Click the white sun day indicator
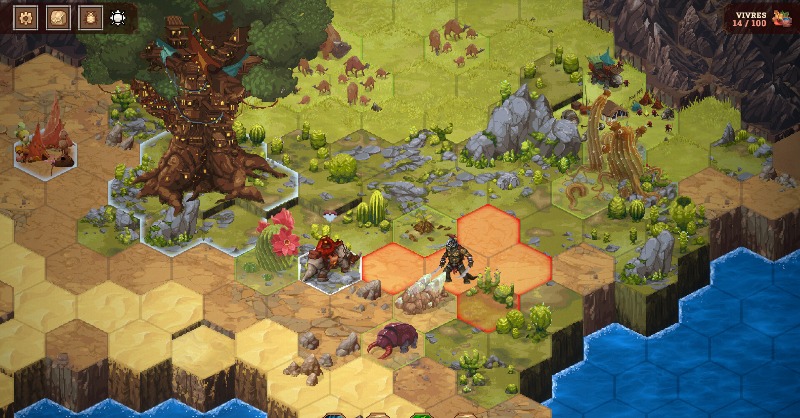The width and height of the screenshot is (800, 418). (x=119, y=17)
